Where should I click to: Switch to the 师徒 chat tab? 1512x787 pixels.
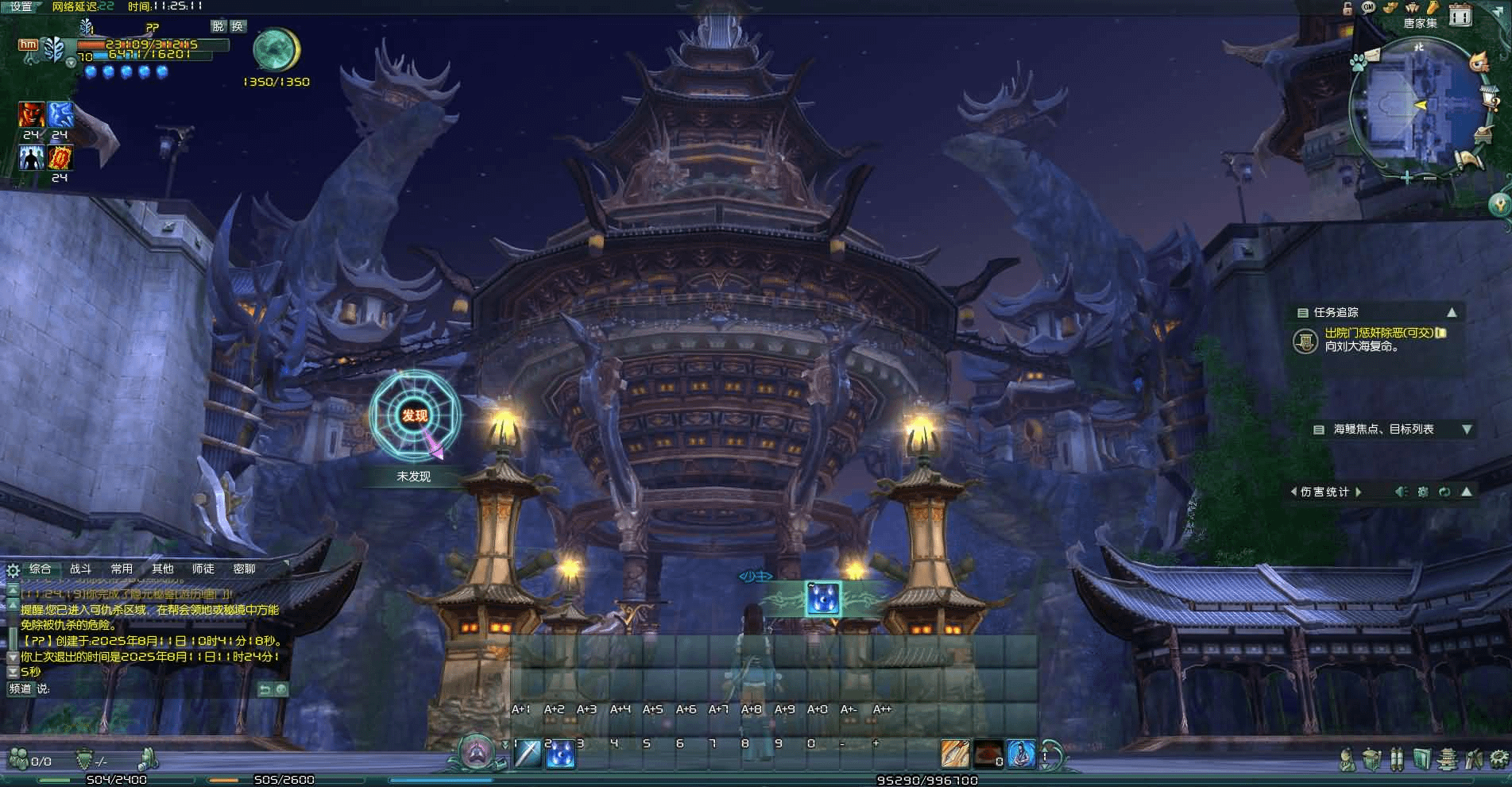203,569
